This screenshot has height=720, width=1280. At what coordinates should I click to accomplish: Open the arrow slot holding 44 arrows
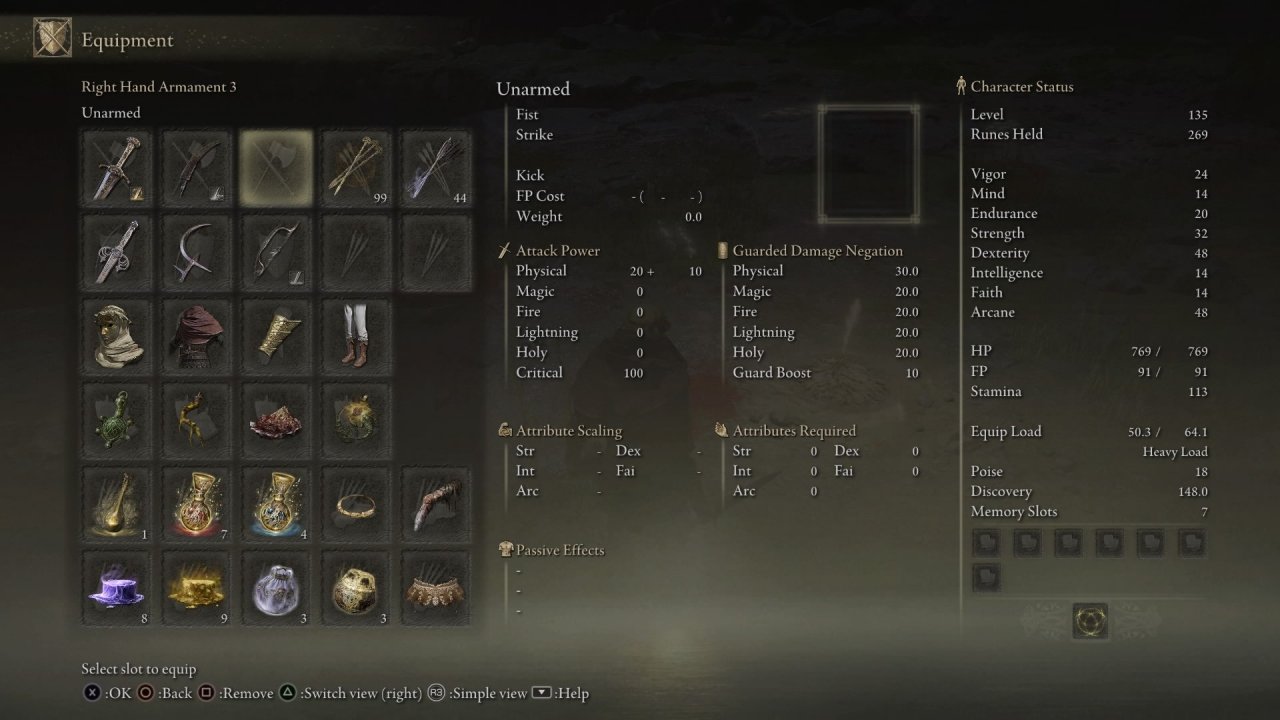pyautogui.click(x=437, y=168)
